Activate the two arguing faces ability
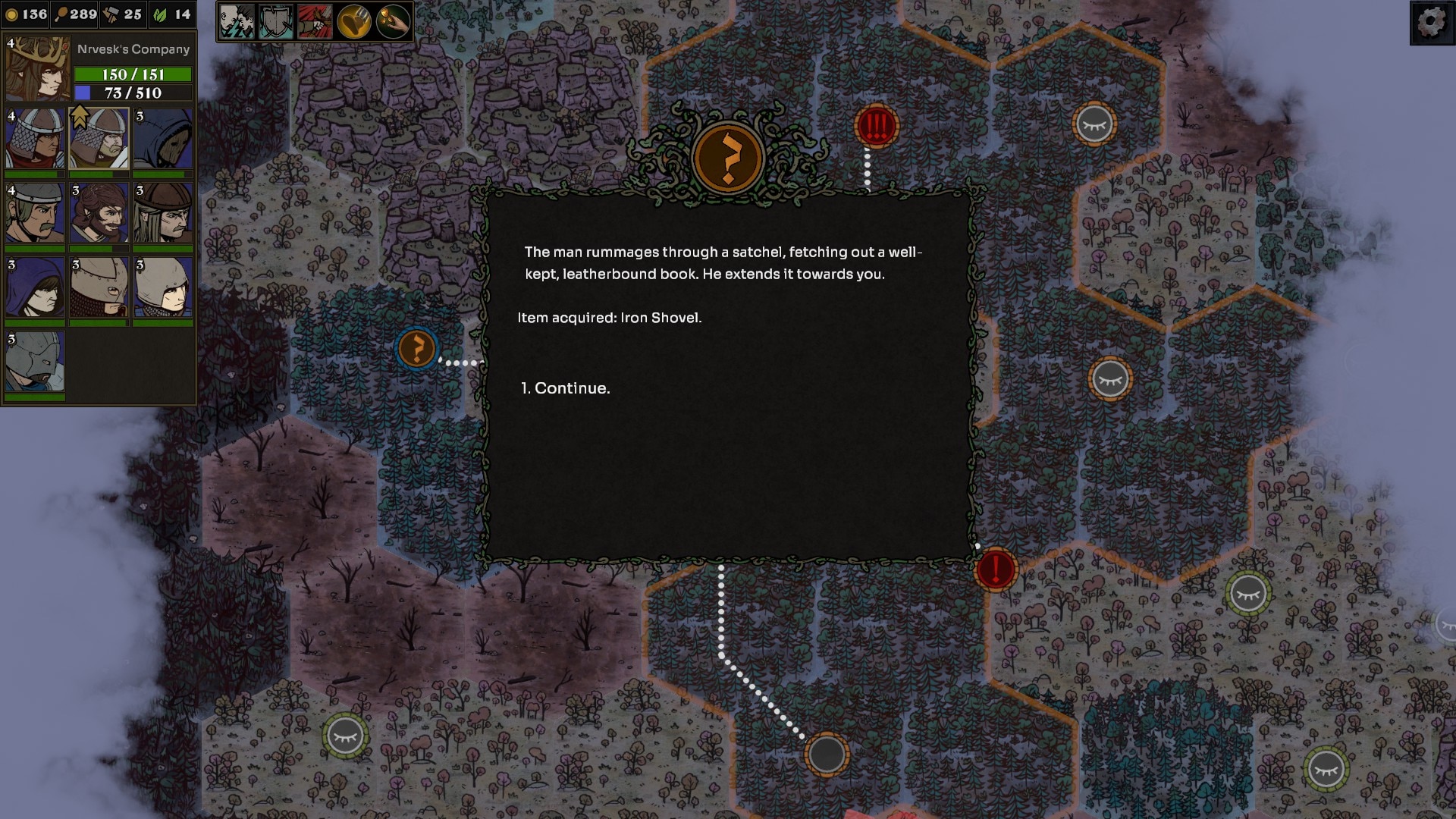The height and width of the screenshot is (819, 1456). (x=237, y=21)
